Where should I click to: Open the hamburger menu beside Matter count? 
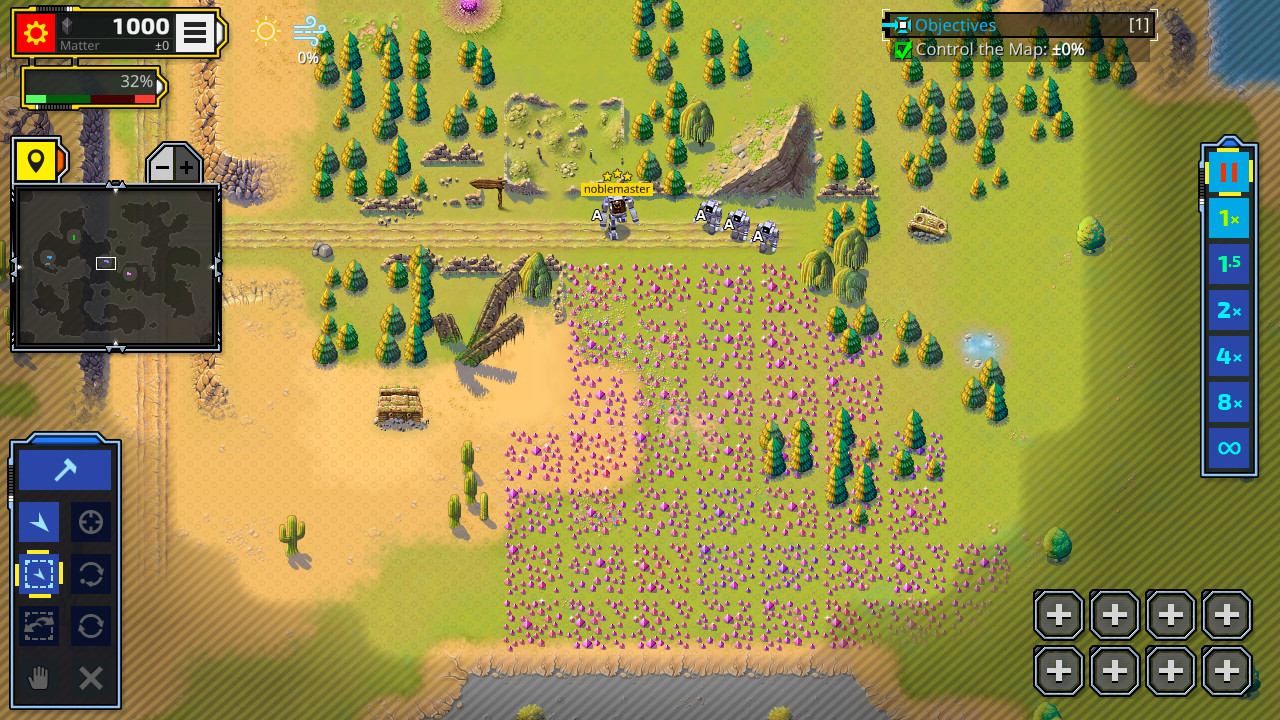point(196,31)
